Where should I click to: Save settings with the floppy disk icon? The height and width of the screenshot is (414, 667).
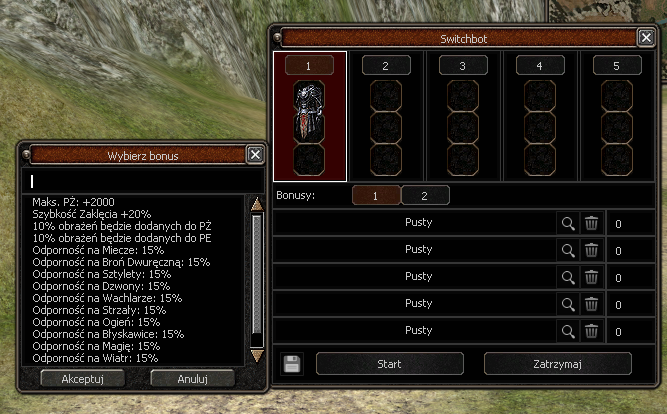click(292, 363)
